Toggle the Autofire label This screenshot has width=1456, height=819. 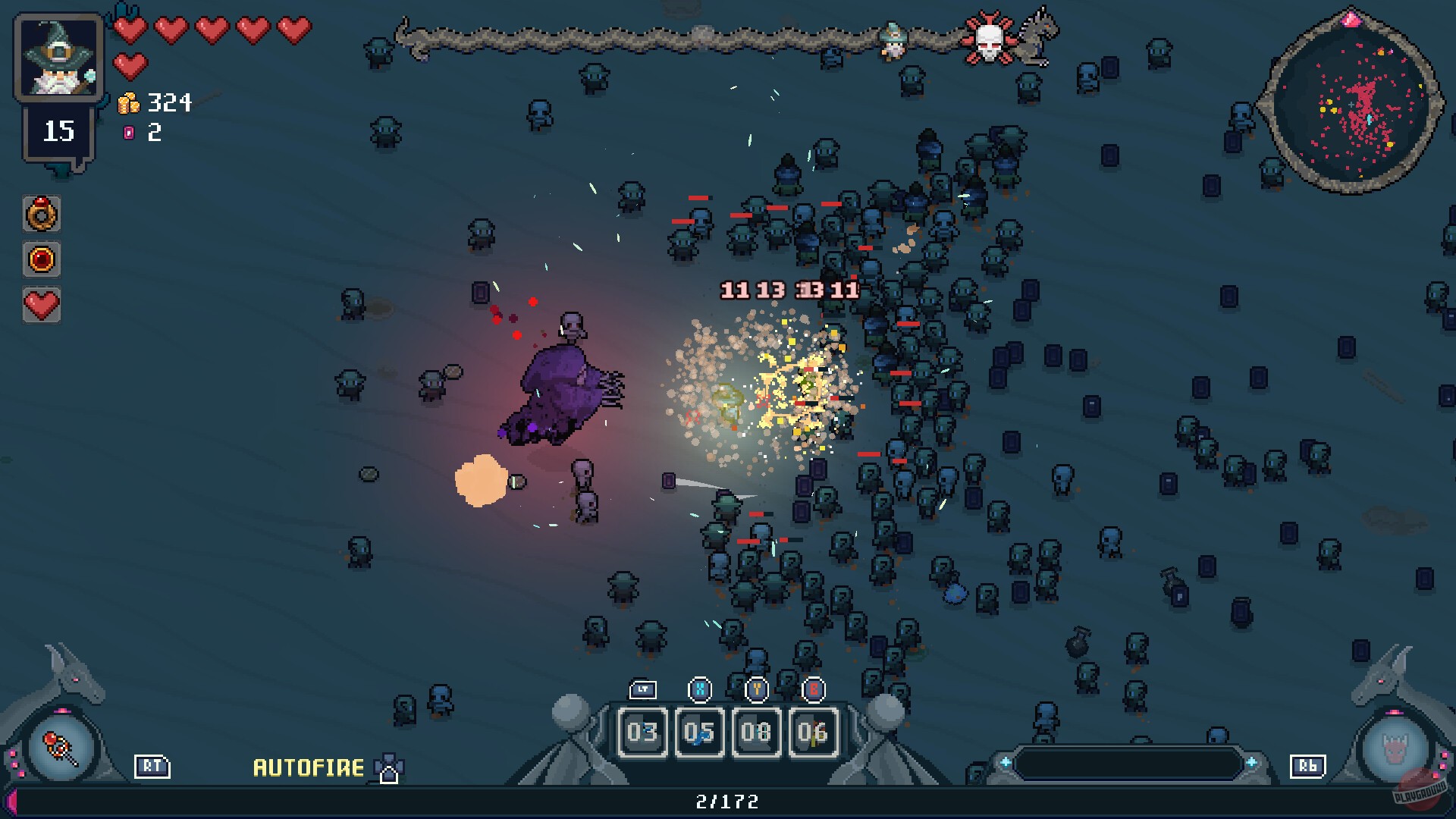309,768
